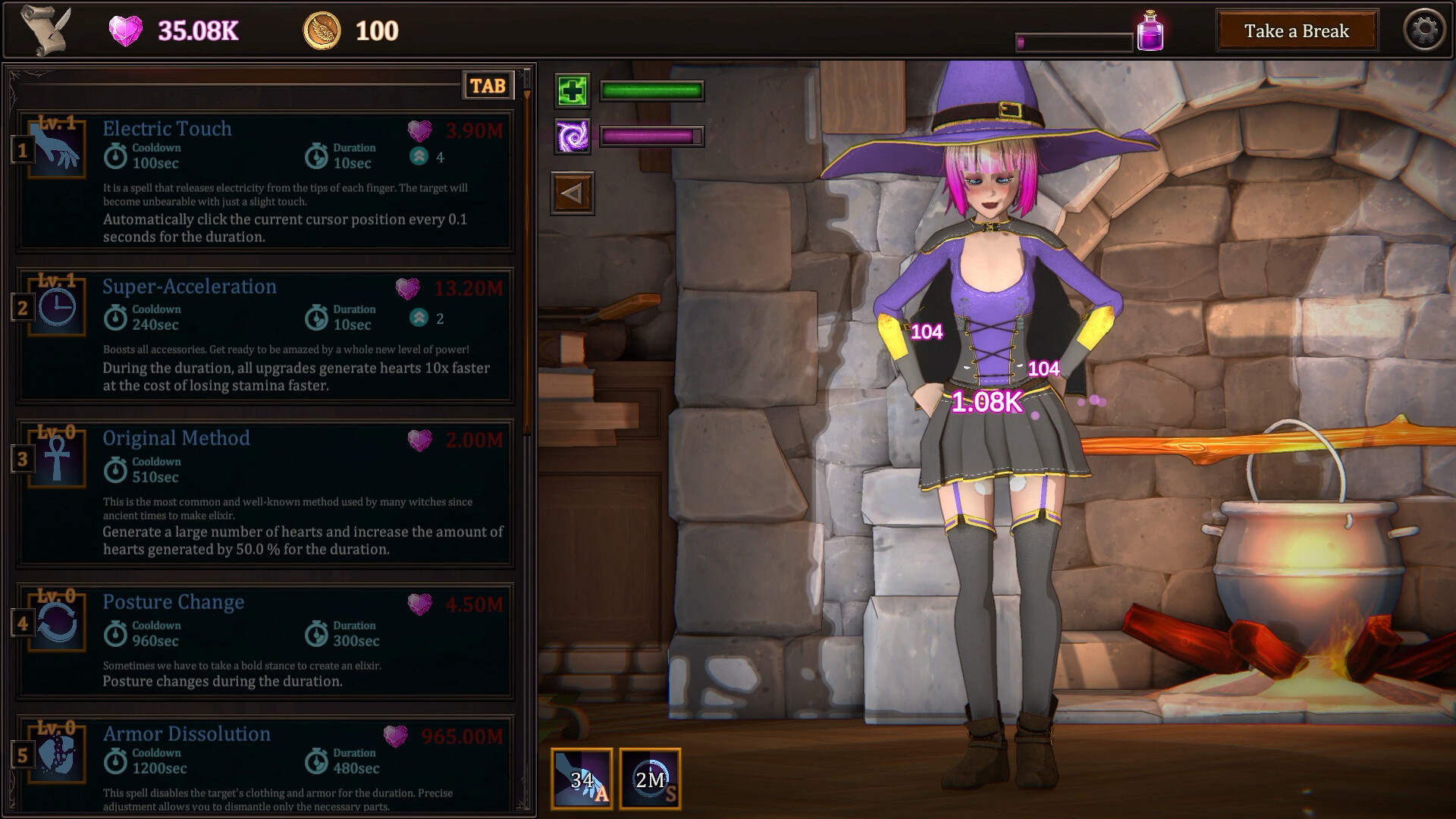Click the scroll and quill icon top left

tap(45, 30)
